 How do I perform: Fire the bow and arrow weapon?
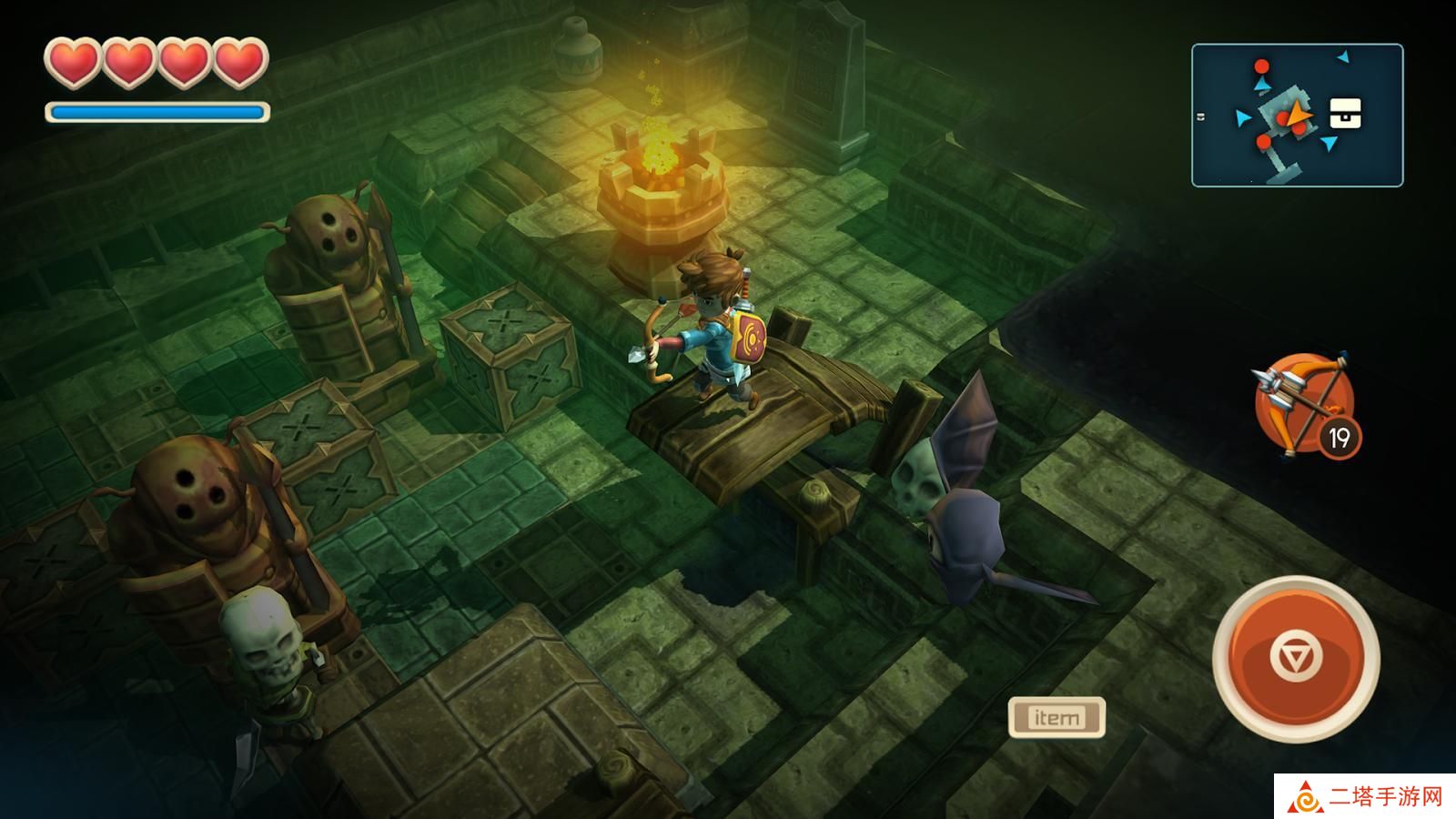(x=1303, y=403)
